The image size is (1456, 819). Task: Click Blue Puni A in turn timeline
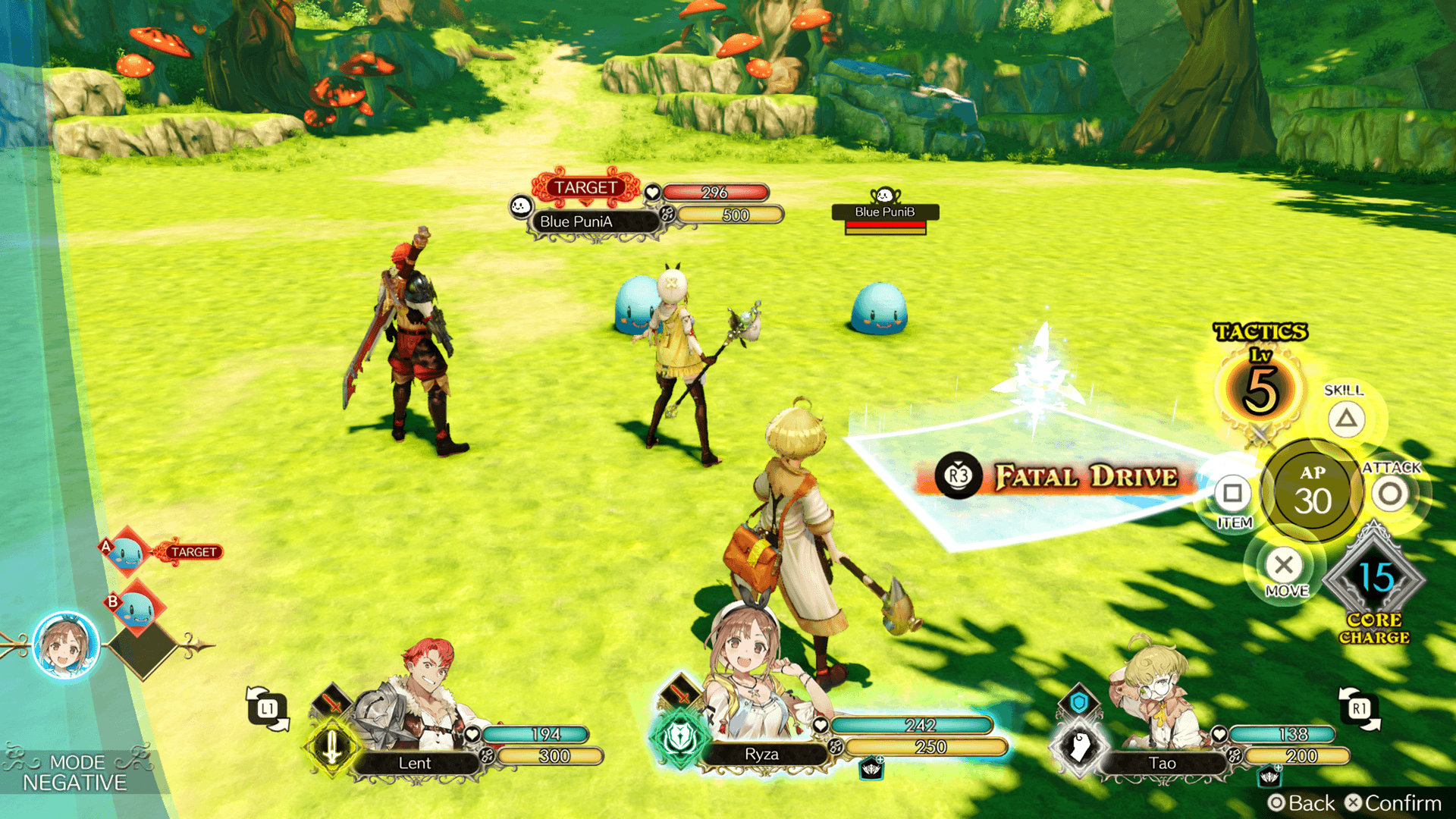point(126,554)
